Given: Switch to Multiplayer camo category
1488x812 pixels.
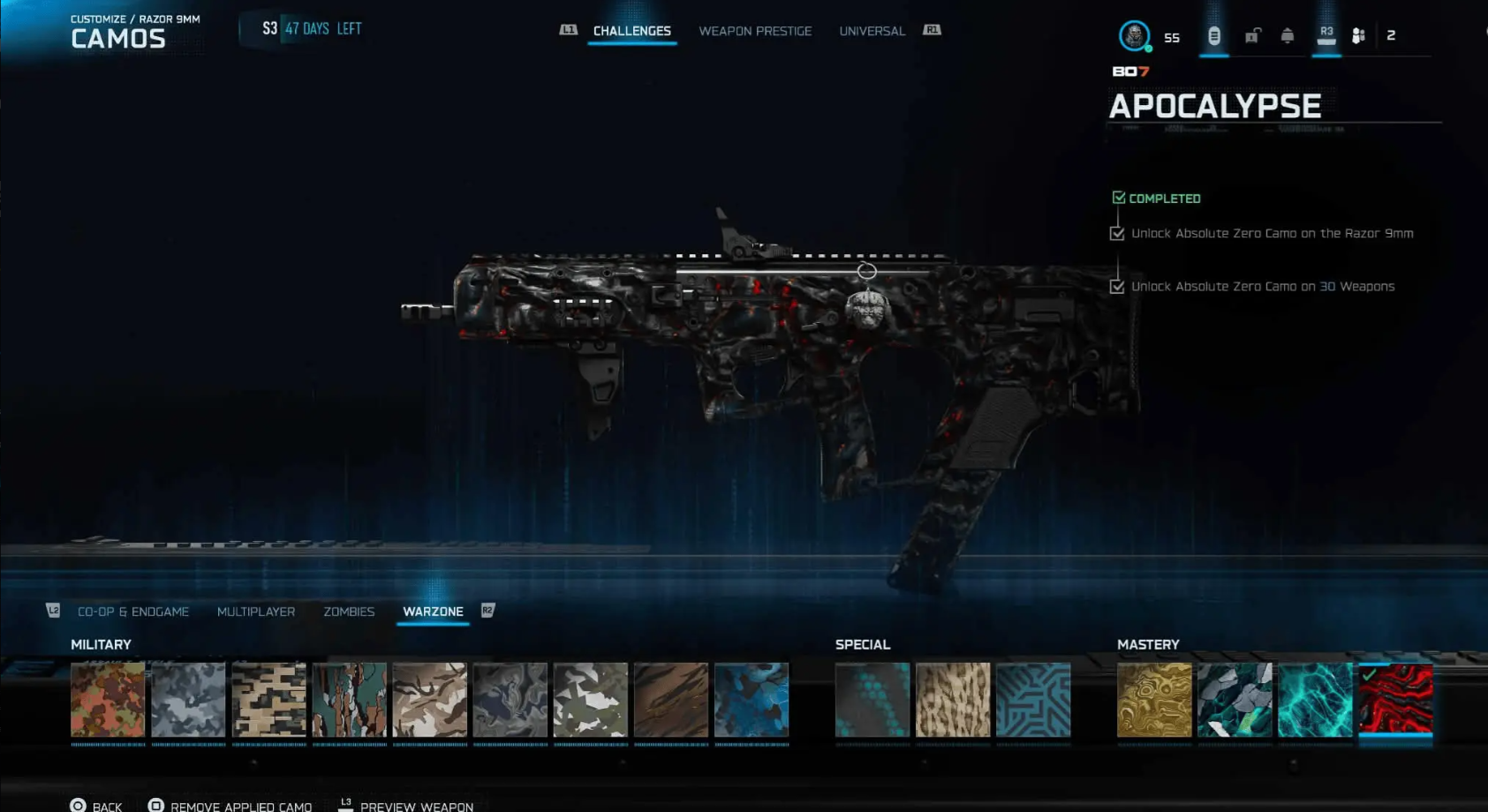Looking at the screenshot, I should click(256, 612).
